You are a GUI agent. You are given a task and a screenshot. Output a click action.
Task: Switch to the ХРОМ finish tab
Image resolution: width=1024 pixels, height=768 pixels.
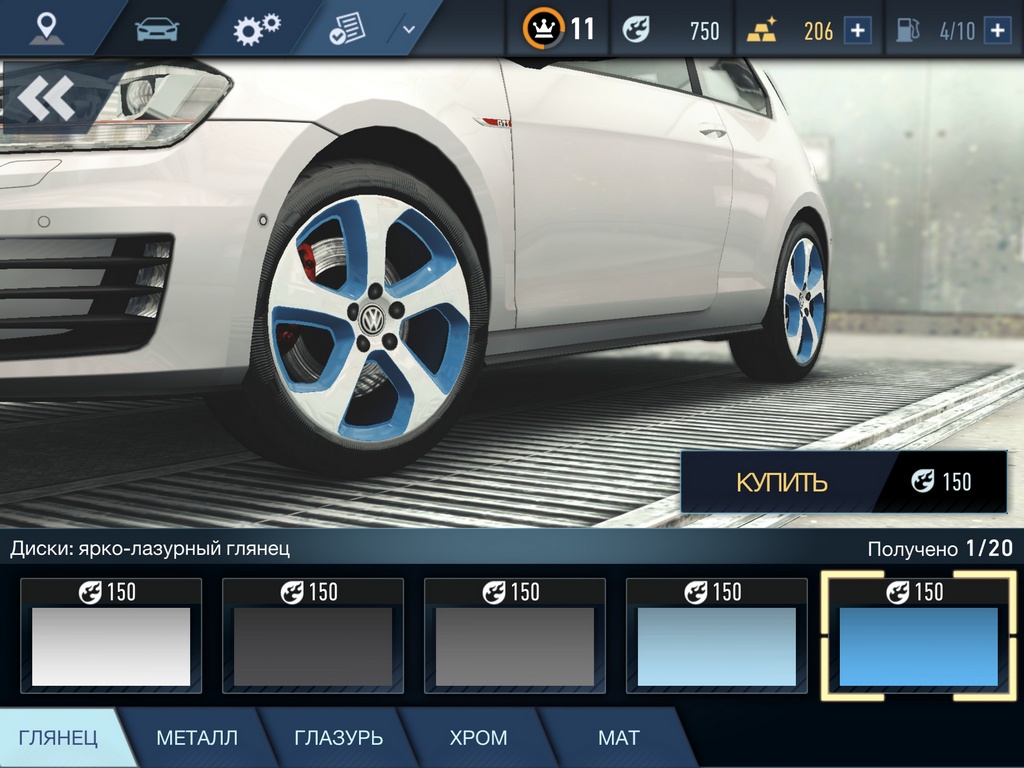(478, 738)
